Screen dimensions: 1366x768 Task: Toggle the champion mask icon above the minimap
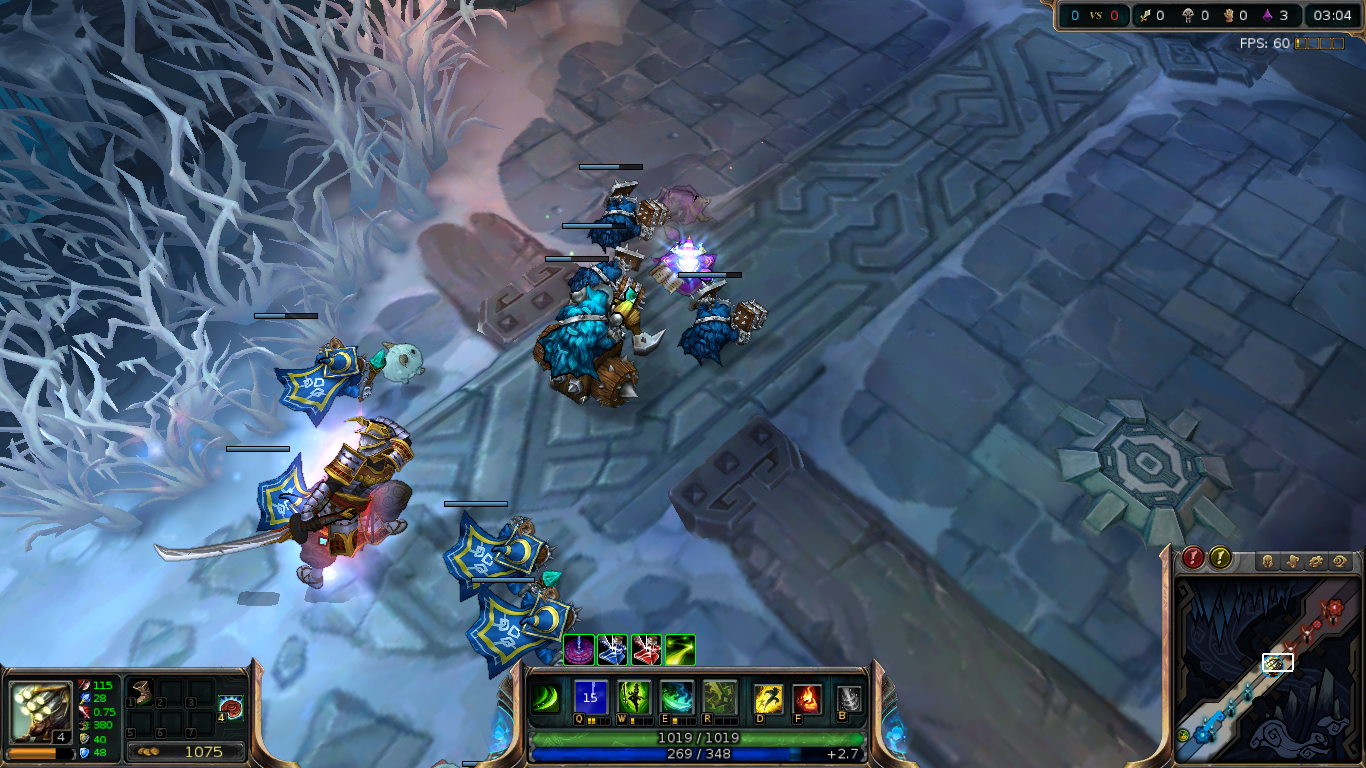coord(1267,560)
